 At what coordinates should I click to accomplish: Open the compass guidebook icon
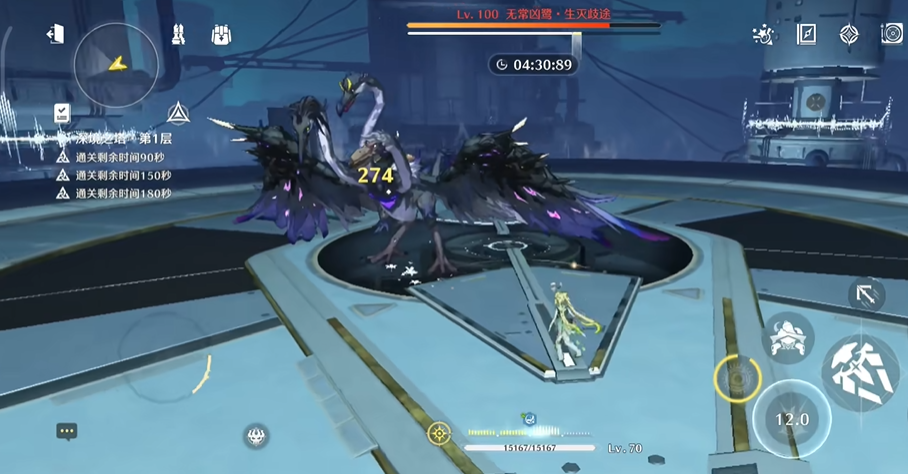[806, 35]
